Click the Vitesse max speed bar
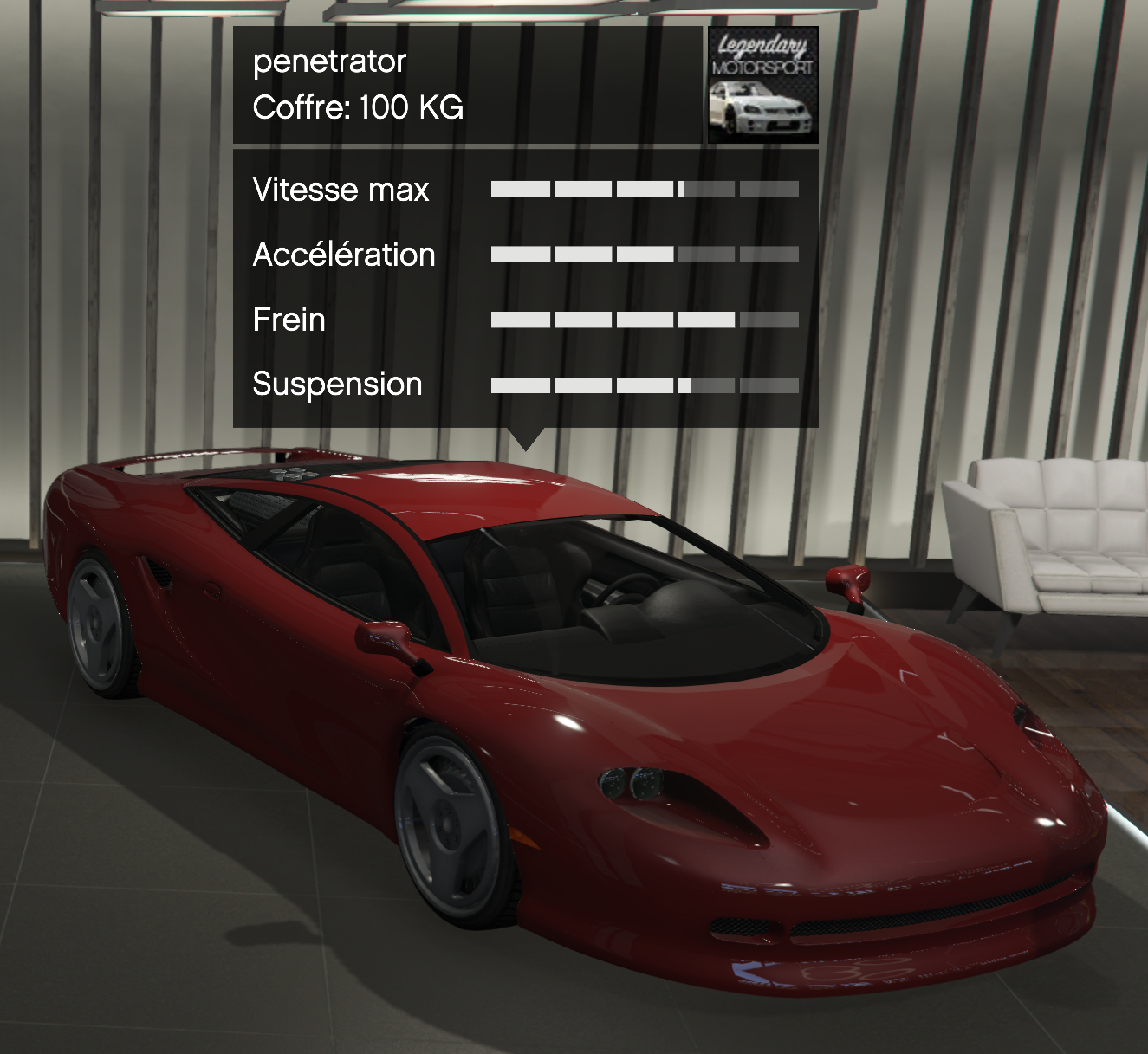 click(x=645, y=189)
